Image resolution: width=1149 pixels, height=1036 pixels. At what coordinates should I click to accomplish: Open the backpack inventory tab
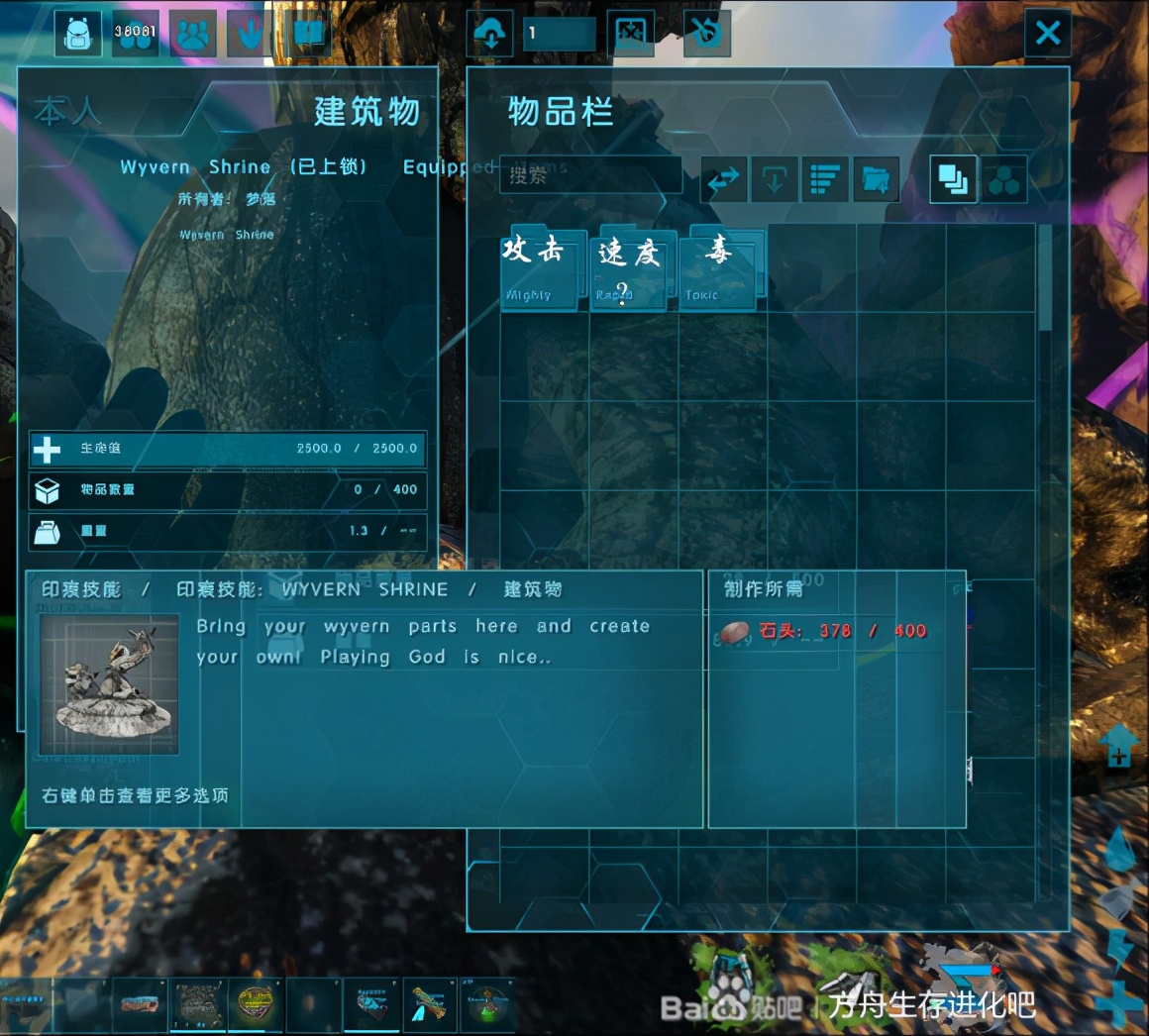pos(77,34)
